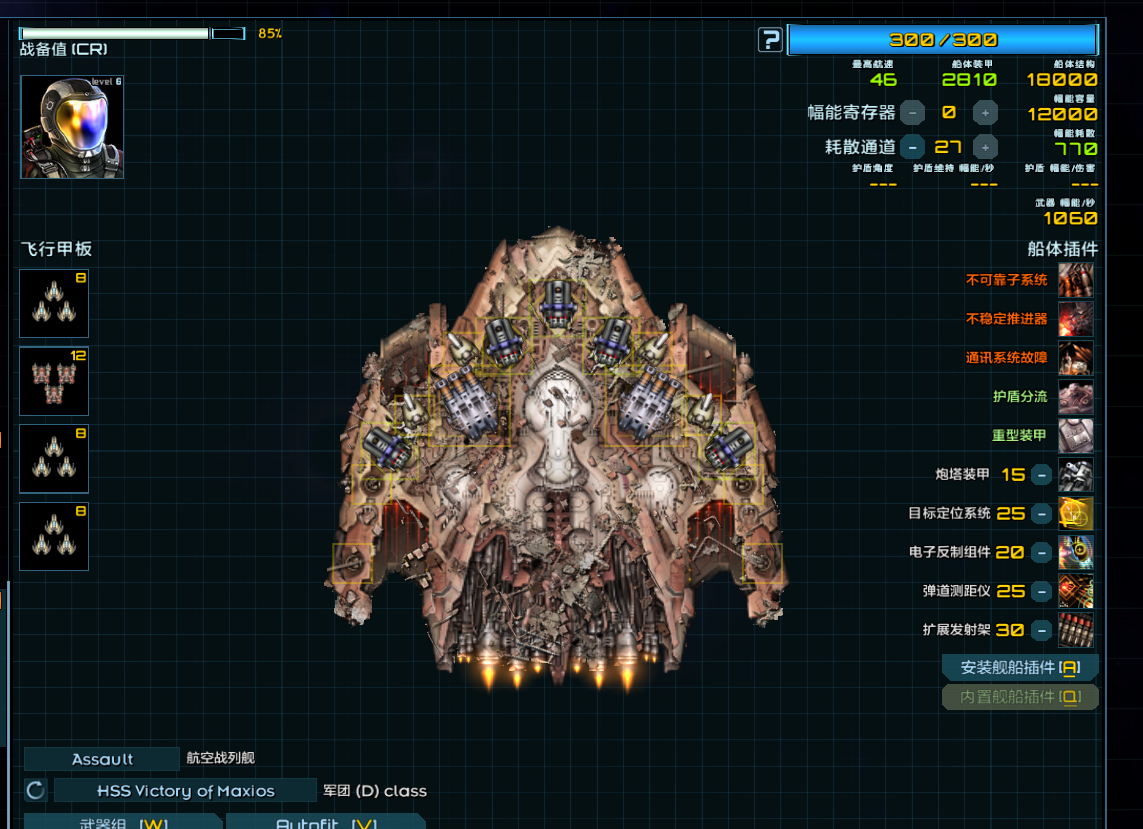
Task: Decrease 幅能寄存器 capacitors with minus
Action: [912, 113]
